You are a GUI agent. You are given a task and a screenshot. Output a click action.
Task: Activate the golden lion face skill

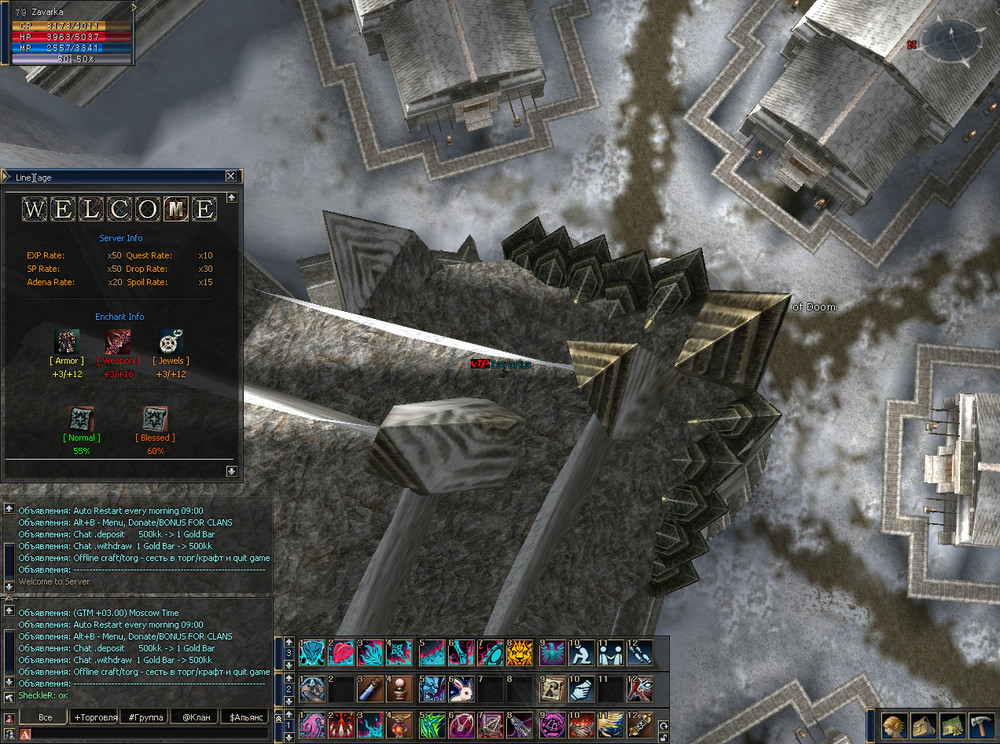(x=519, y=653)
